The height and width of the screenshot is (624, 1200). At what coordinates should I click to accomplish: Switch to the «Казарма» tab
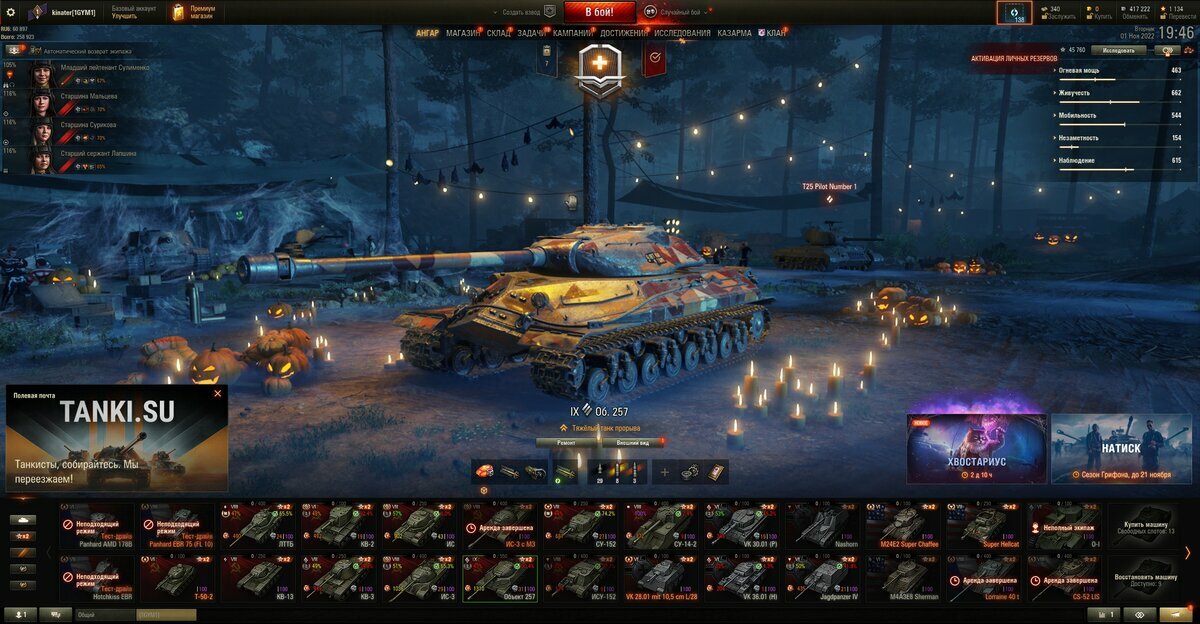tap(734, 33)
